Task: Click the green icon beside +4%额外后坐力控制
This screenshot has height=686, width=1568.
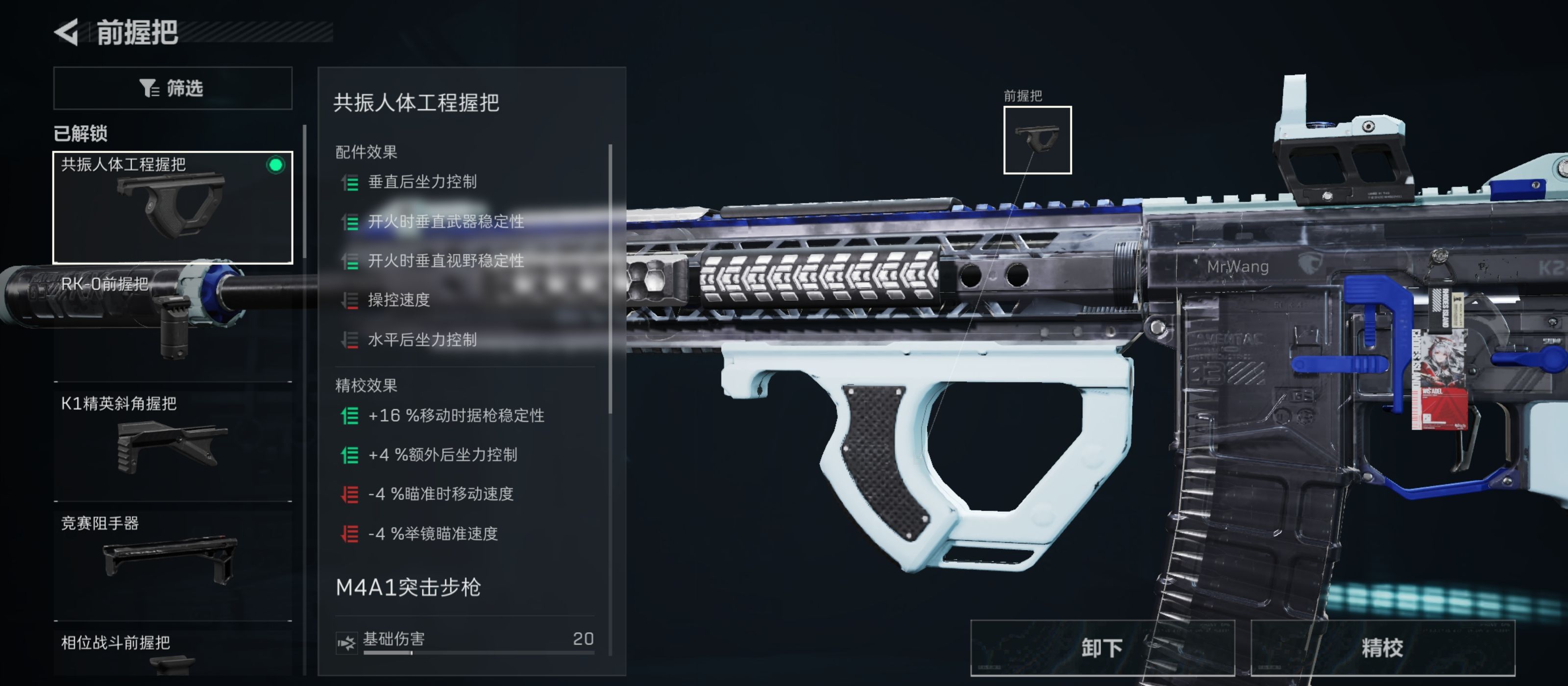Action: (350, 455)
